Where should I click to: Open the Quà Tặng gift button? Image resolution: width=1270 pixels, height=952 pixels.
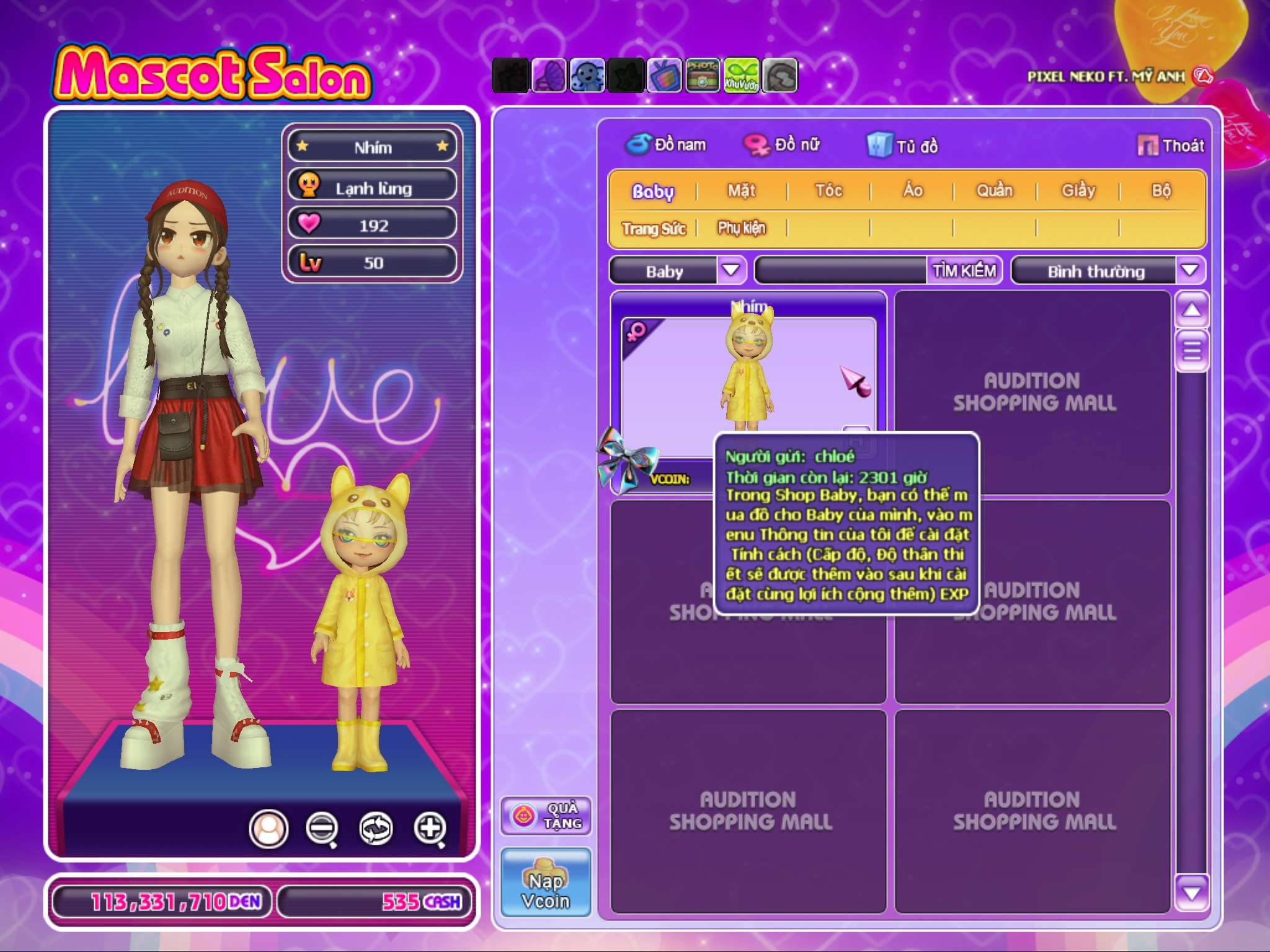546,816
